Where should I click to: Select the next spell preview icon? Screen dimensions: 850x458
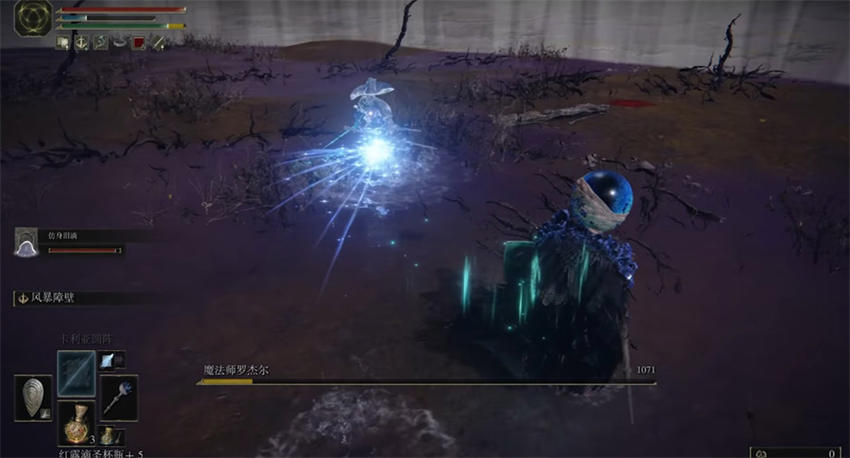tap(108, 360)
